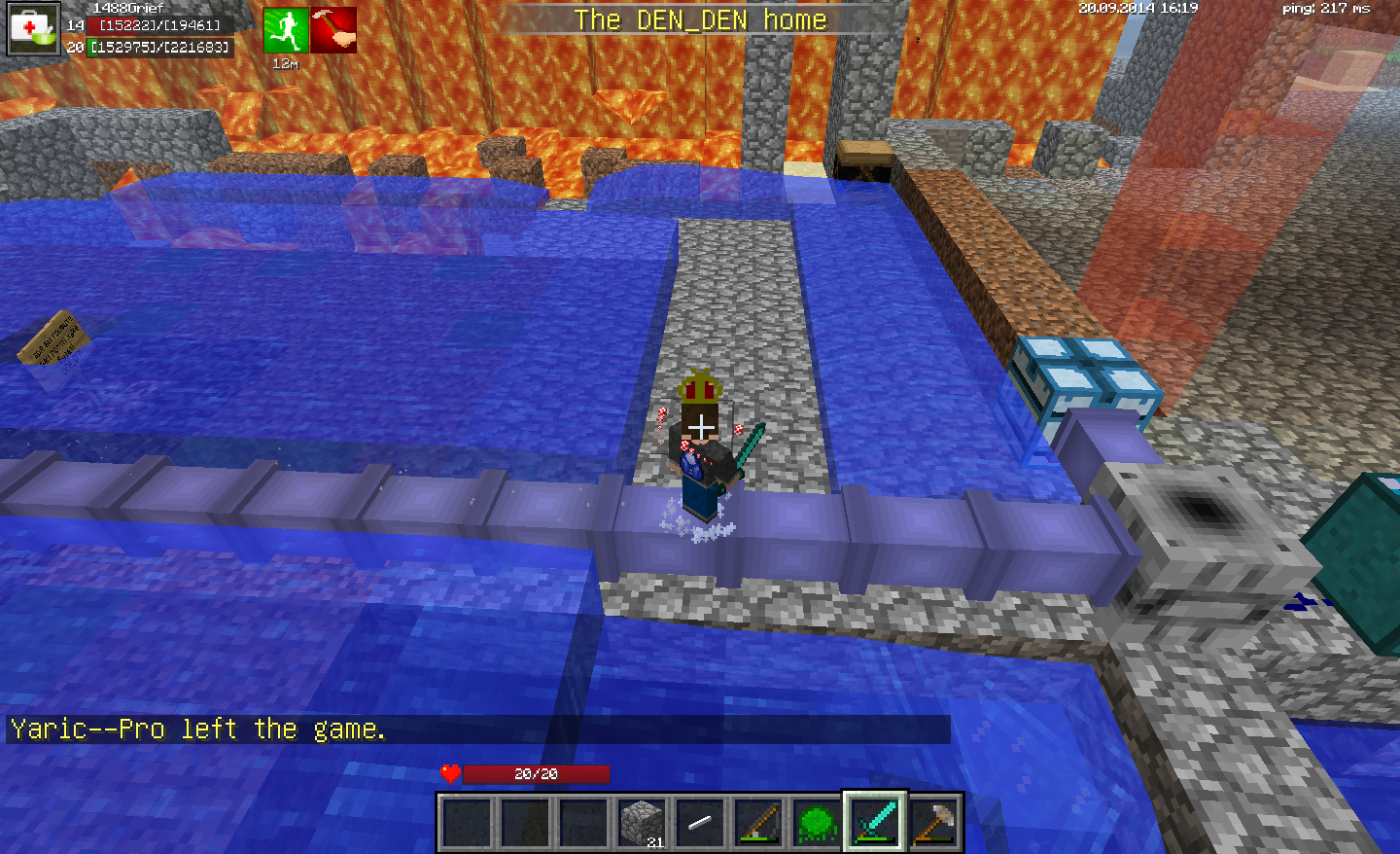Select the white stick item slot
1400x854 pixels.
point(700,823)
